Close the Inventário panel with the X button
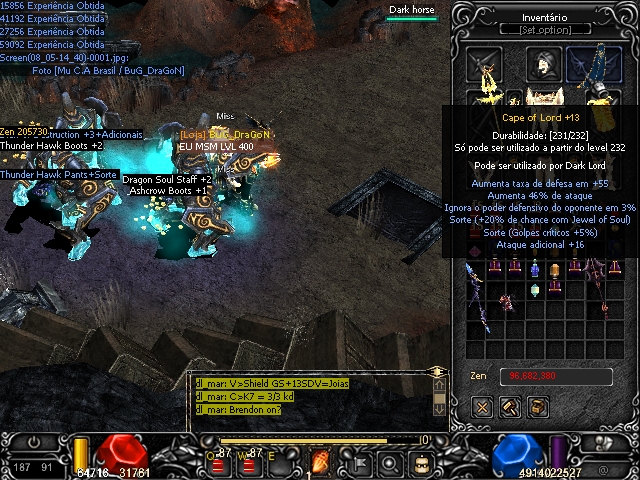 click(482, 407)
